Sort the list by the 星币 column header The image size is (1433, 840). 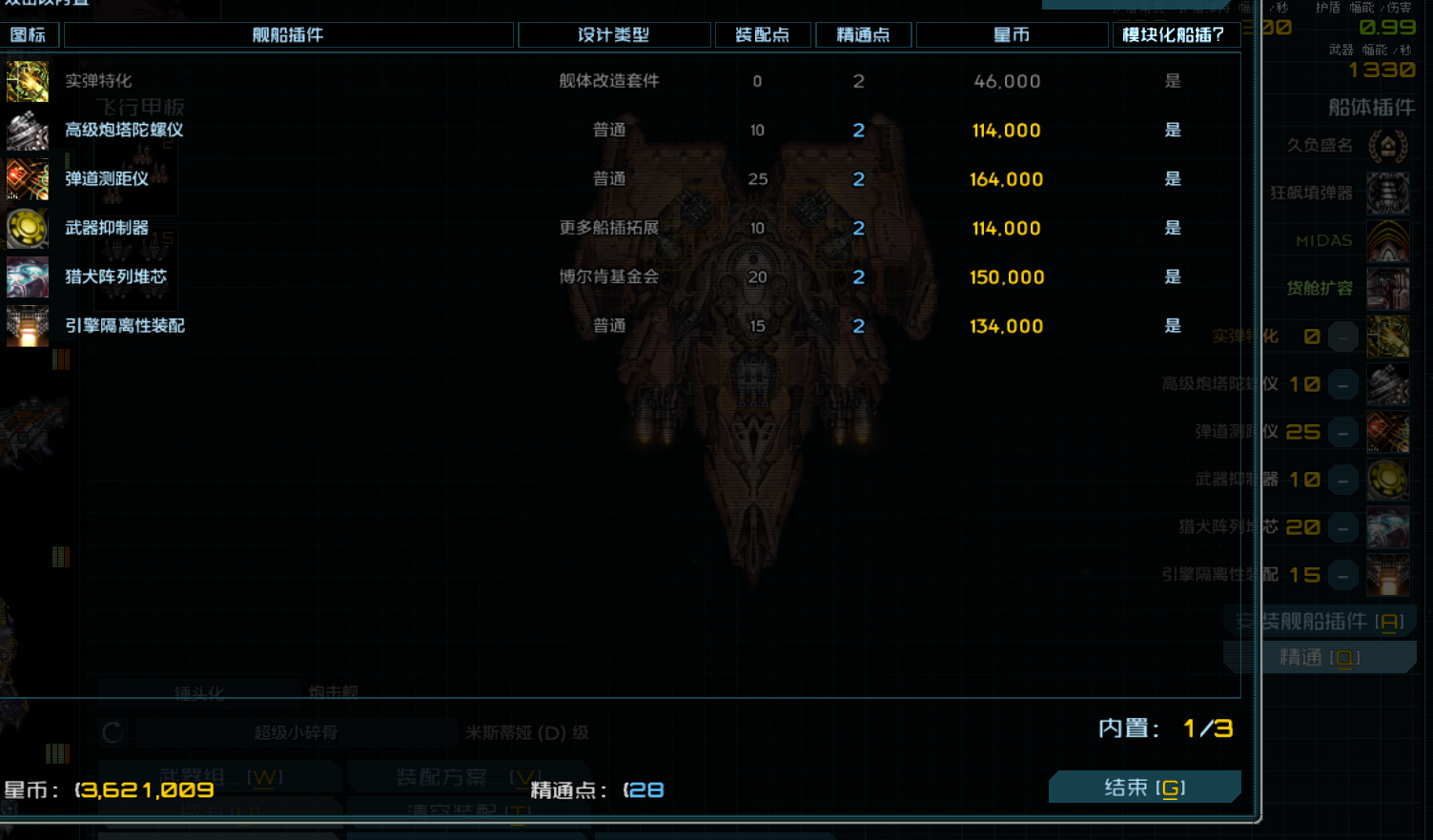(x=1010, y=34)
